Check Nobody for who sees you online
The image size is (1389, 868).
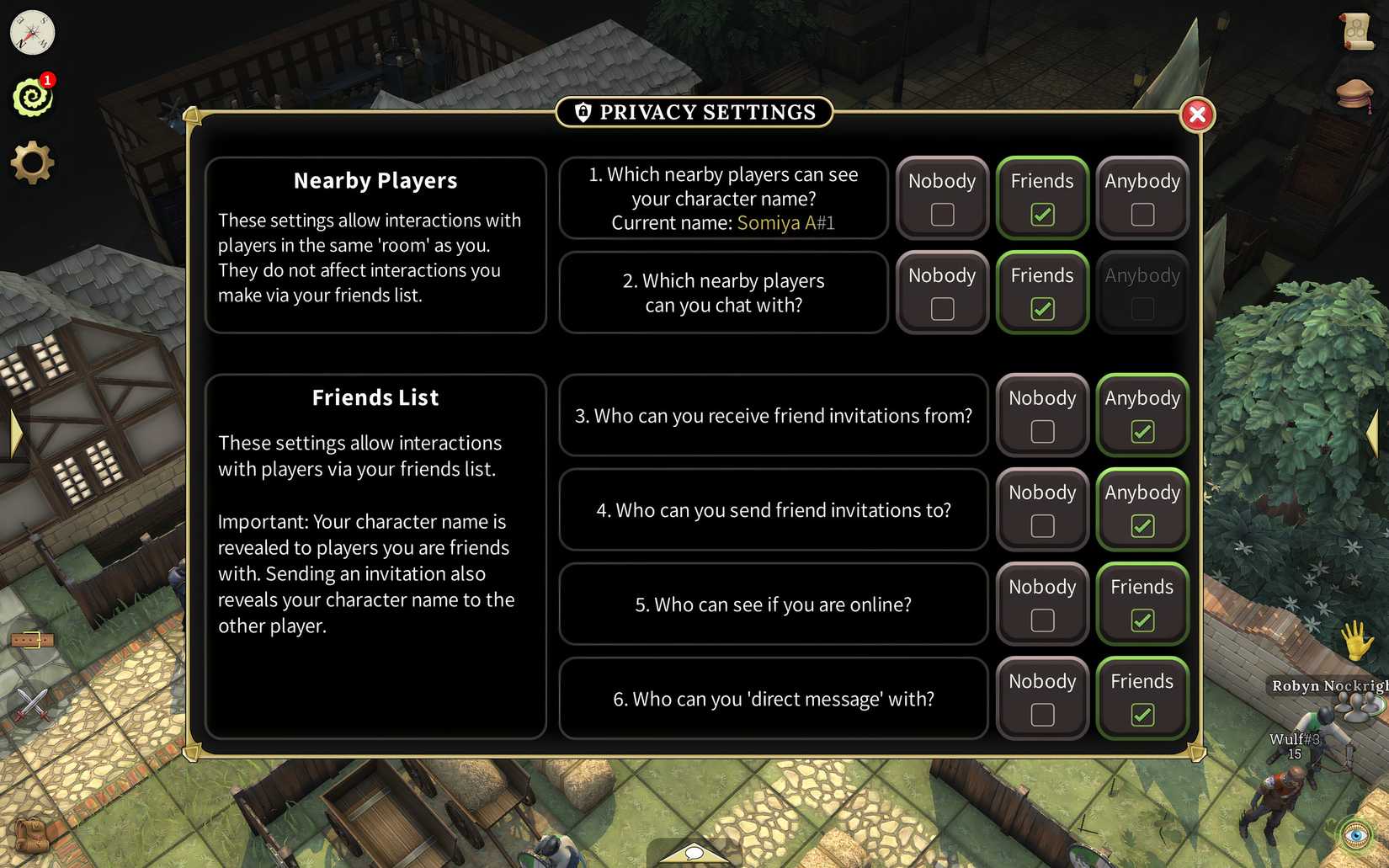pyautogui.click(x=1042, y=620)
